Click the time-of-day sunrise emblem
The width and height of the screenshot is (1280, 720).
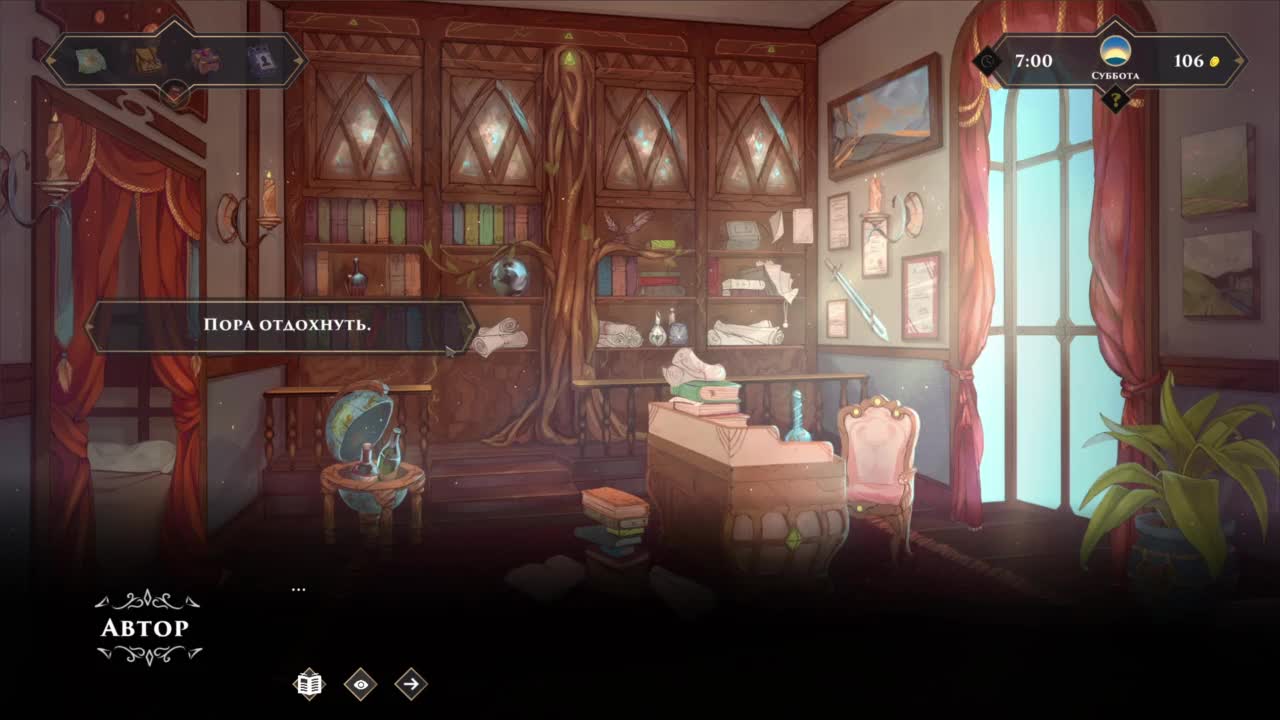pos(1114,52)
